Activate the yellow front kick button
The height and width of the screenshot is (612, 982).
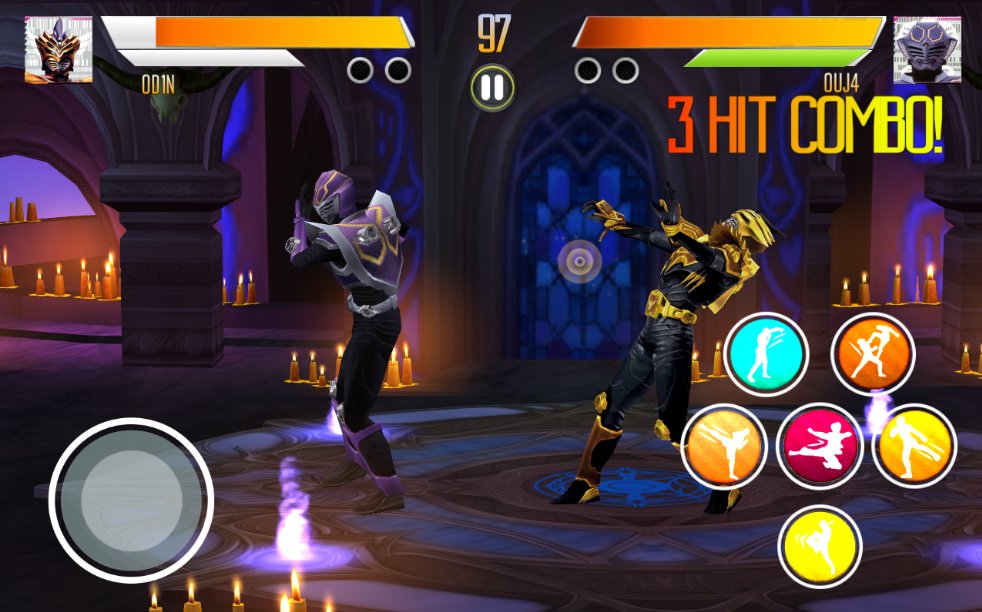tap(914, 446)
